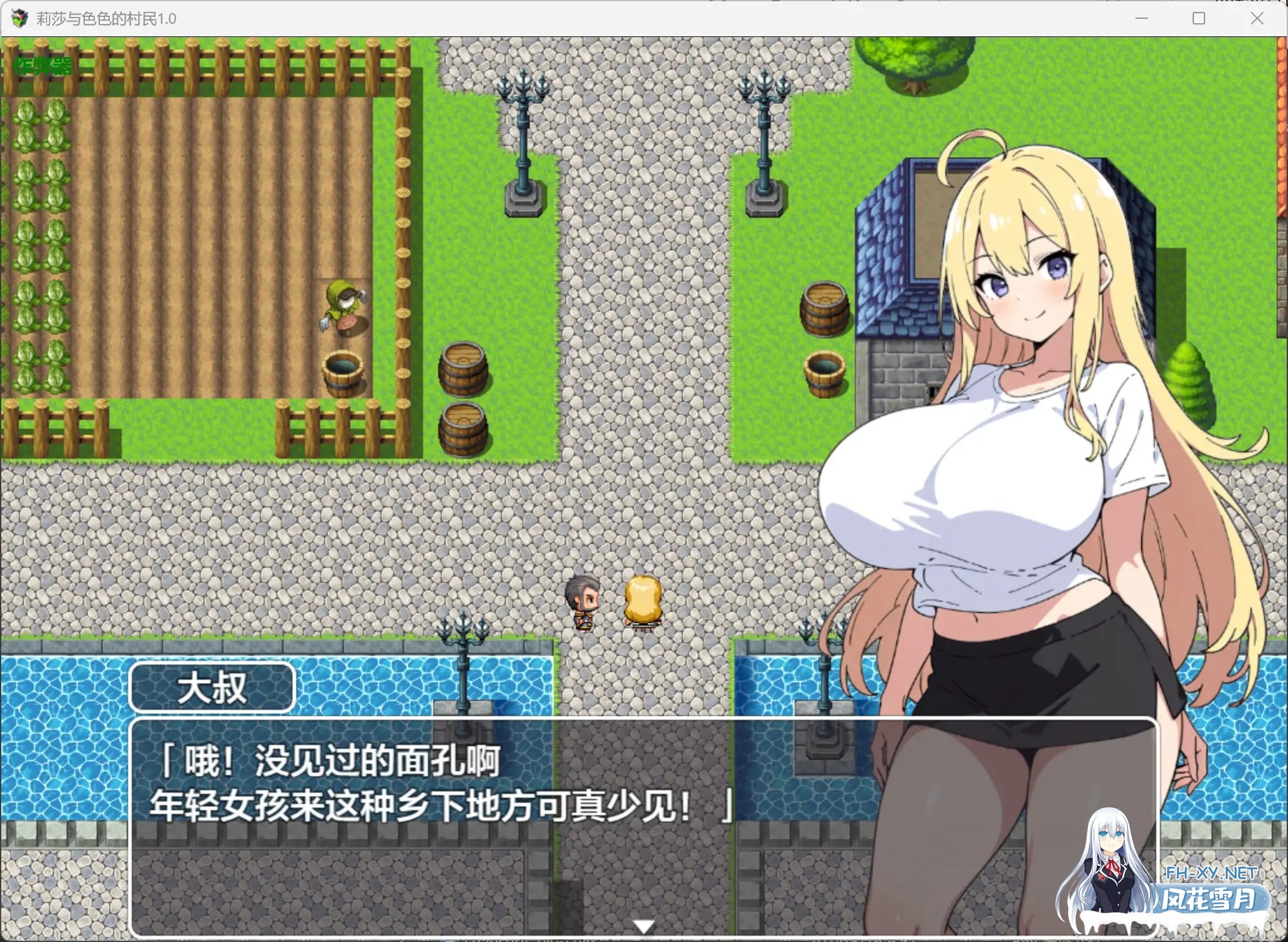Click the game's title bar application icon
The width and height of the screenshot is (1288, 942).
[x=19, y=18]
